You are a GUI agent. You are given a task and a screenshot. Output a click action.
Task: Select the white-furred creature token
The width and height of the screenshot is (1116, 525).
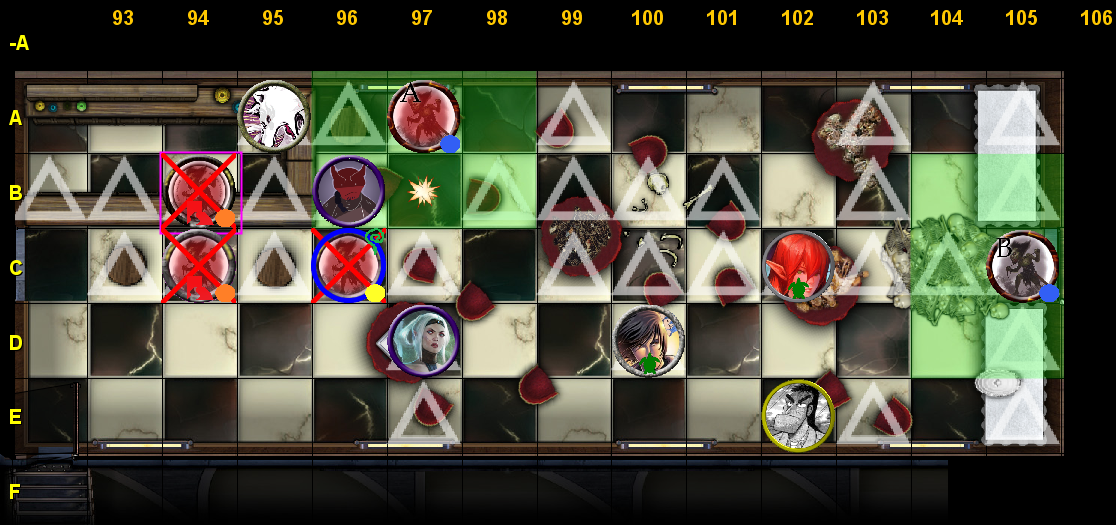(x=273, y=116)
